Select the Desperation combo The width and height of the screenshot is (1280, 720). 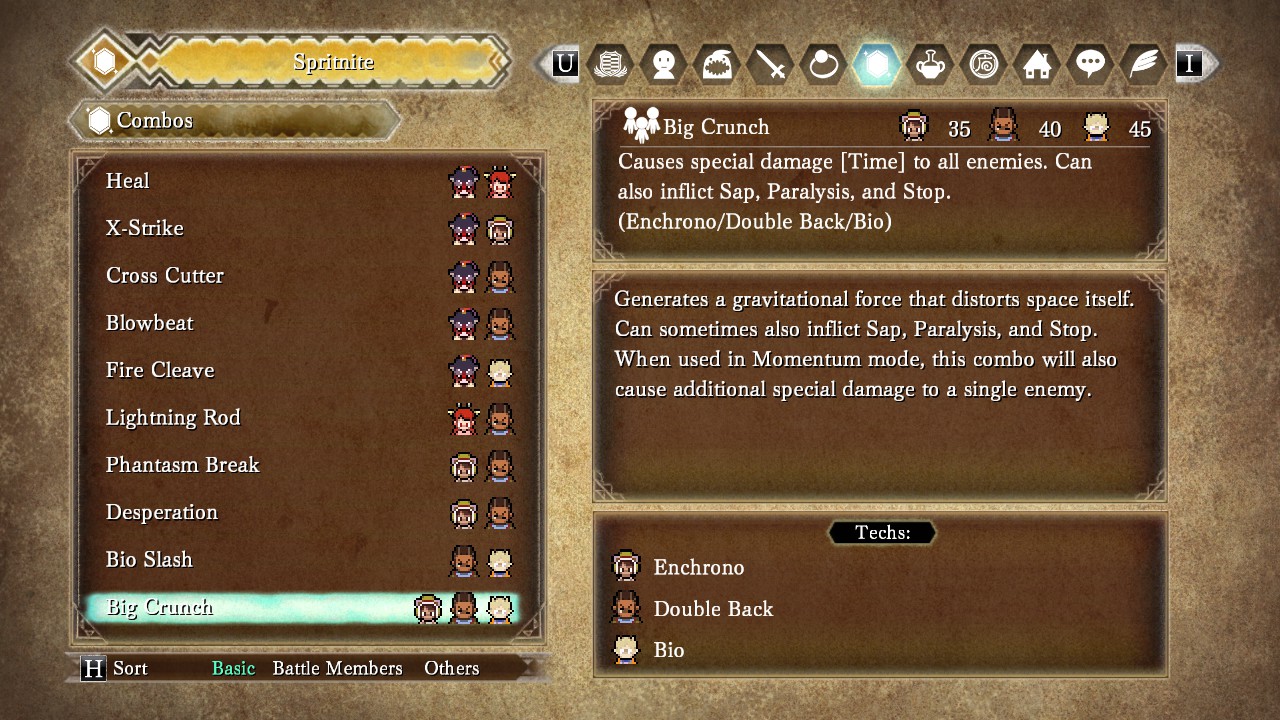tap(162, 512)
